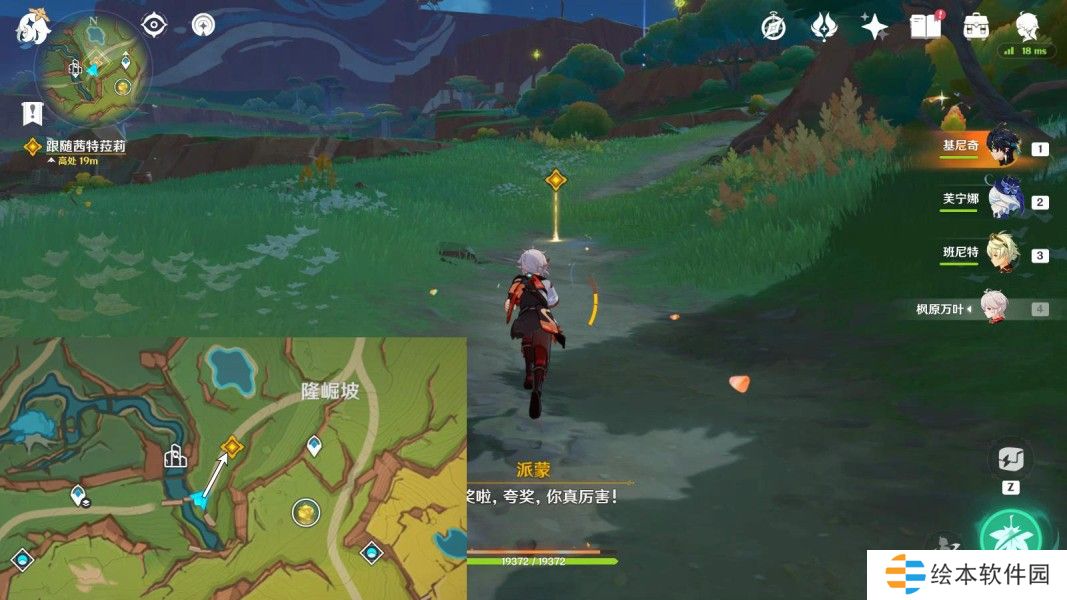The height and width of the screenshot is (600, 1067).
Task: Activate the eye-shaped elemental sight icon
Action: point(154,24)
